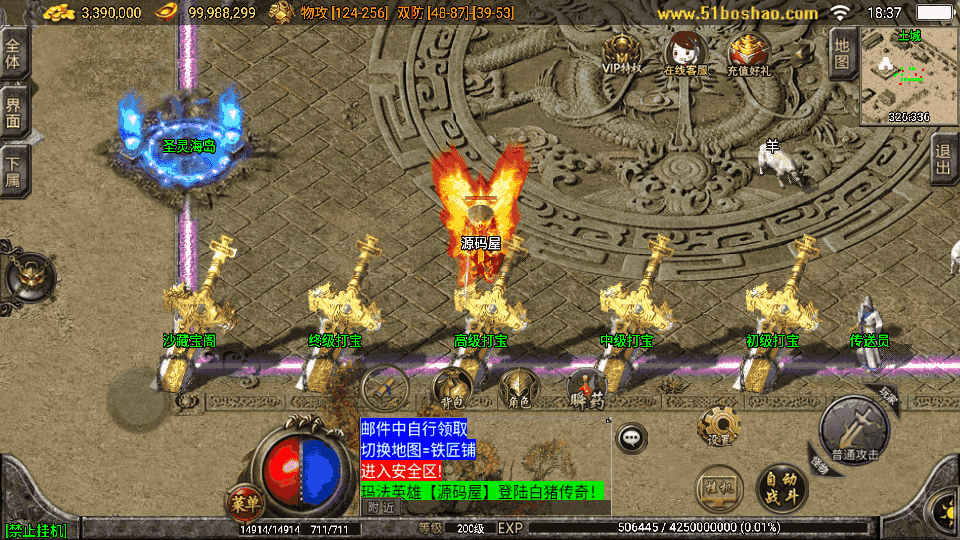960x540 pixels.
Task: Collapse the top icon row with the arrow
Action: pyautogui.click(x=801, y=52)
